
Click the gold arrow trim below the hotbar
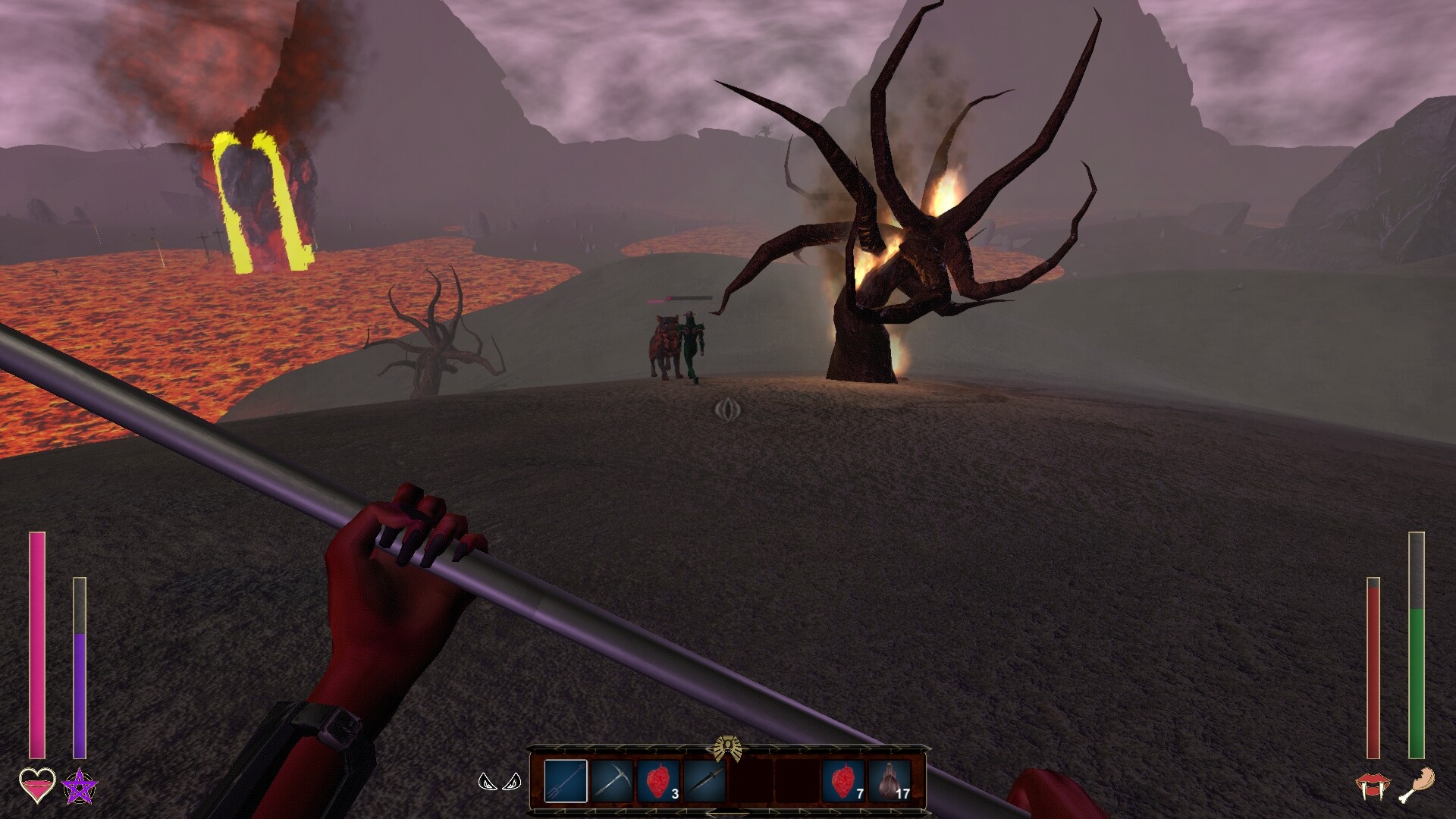point(728,813)
